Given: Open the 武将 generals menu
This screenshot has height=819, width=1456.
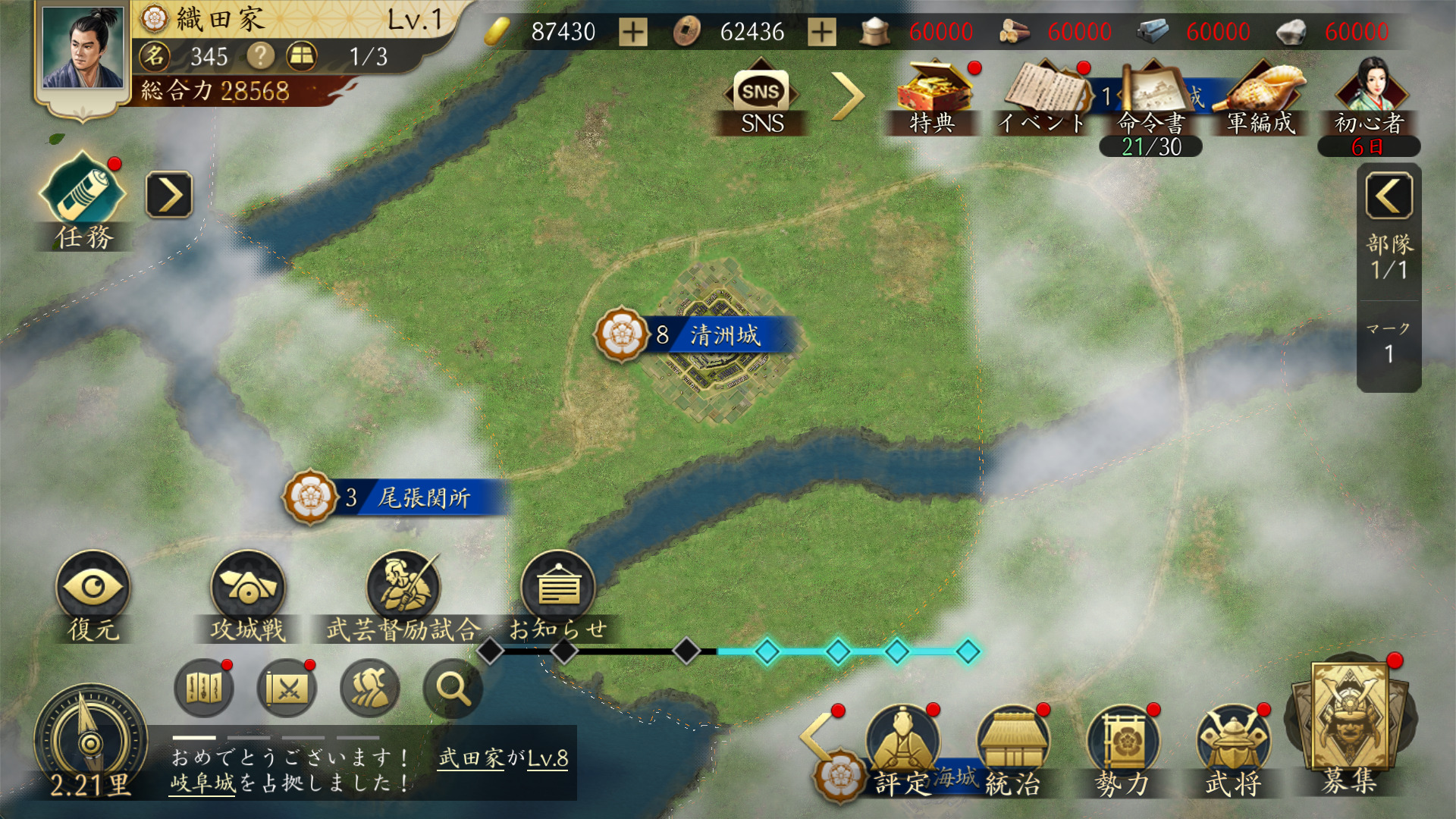Looking at the screenshot, I should click(1233, 746).
